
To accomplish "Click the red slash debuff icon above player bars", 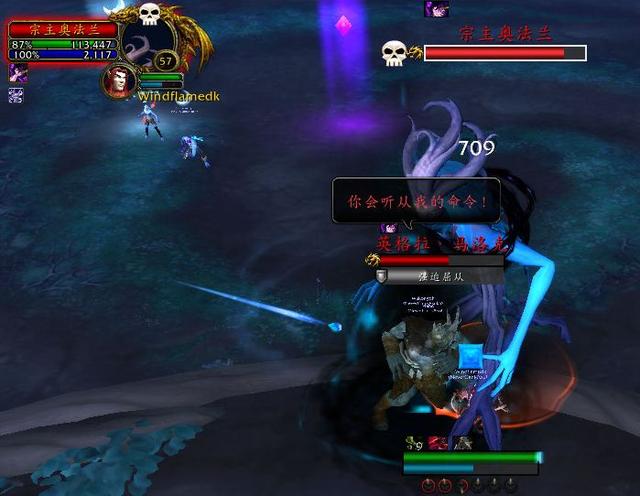I will click(437, 443).
